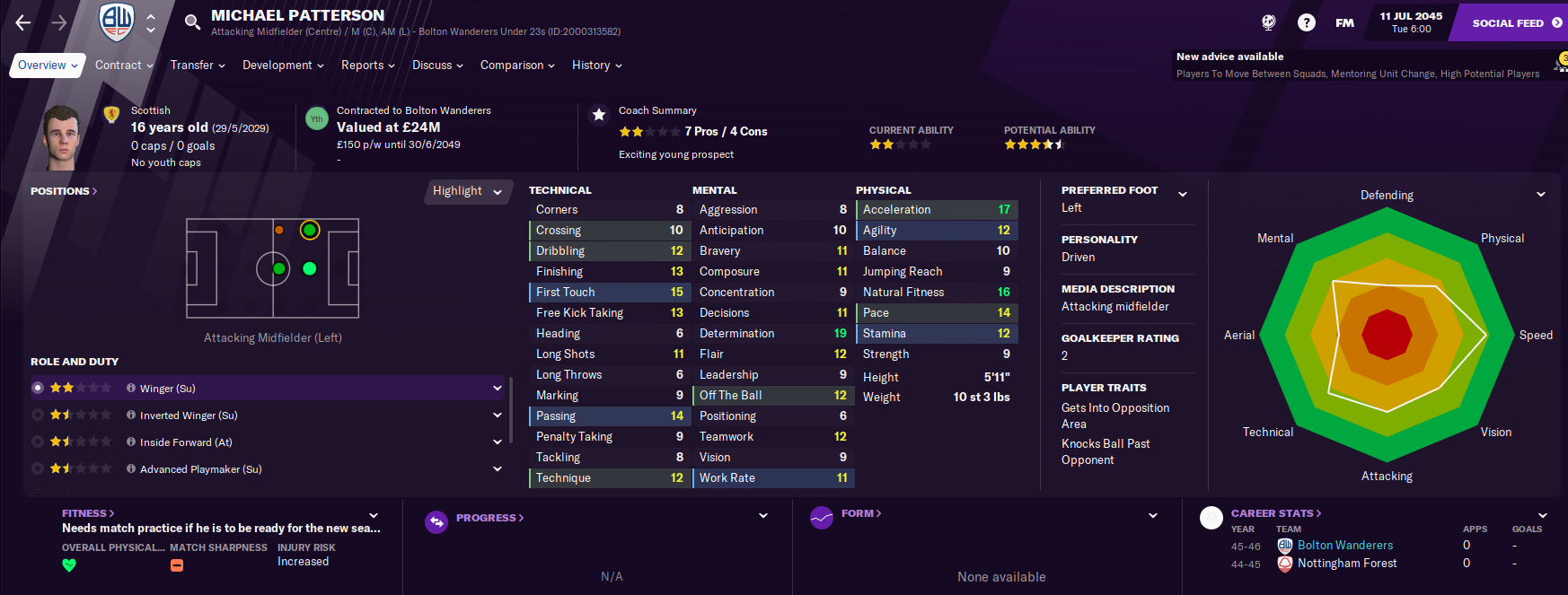Screen dimensions: 1568x595
Task: Open the History menu
Action: tap(596, 66)
